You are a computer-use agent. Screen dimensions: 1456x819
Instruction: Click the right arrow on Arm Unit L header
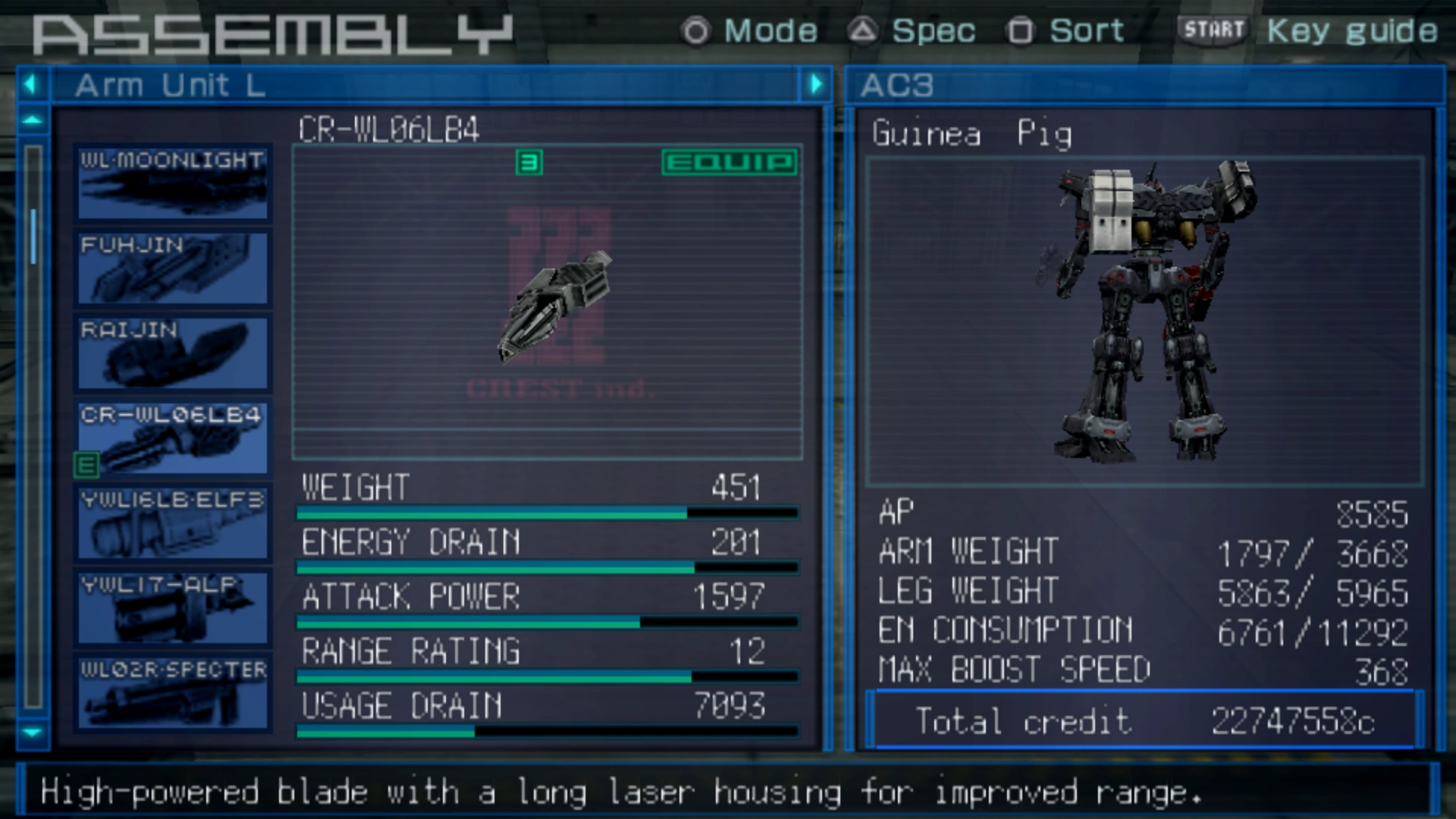(817, 84)
